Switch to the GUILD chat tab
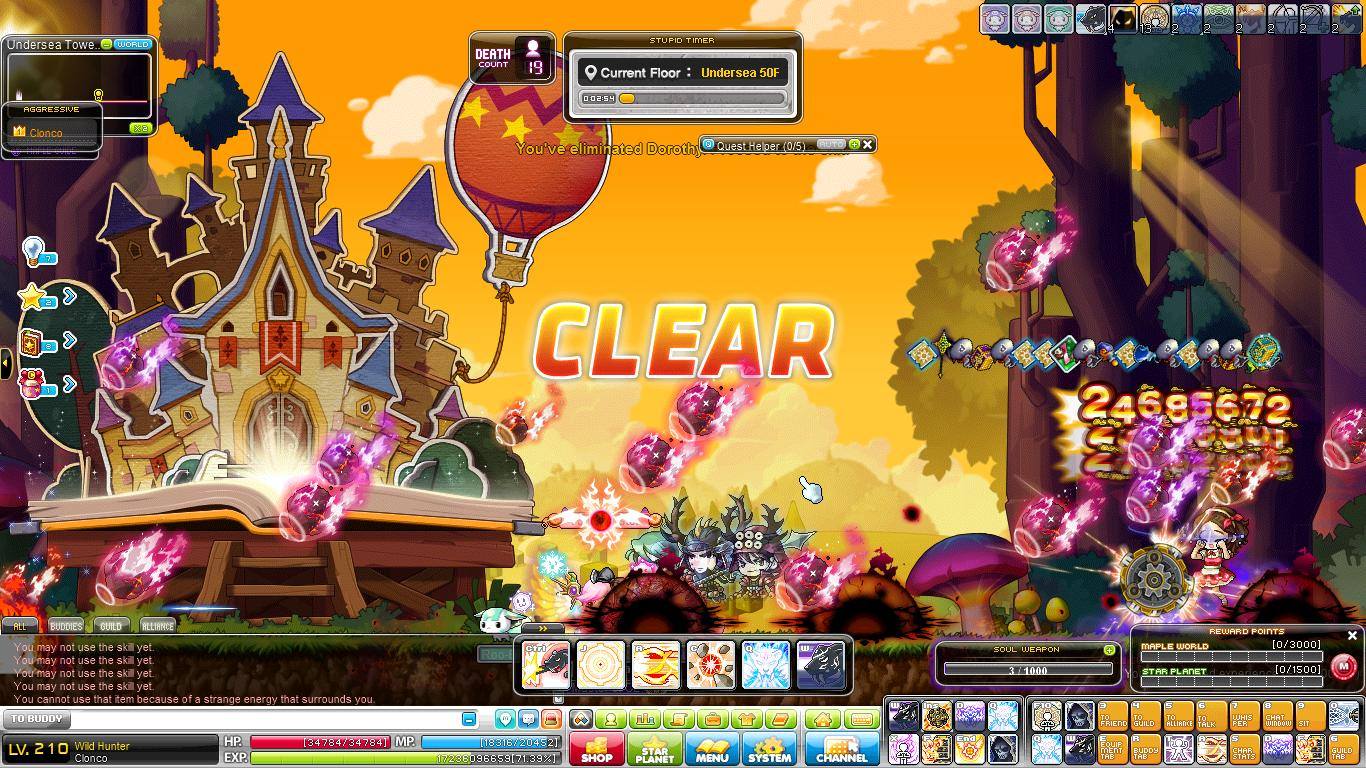Viewport: 1366px width, 768px height. (110, 625)
